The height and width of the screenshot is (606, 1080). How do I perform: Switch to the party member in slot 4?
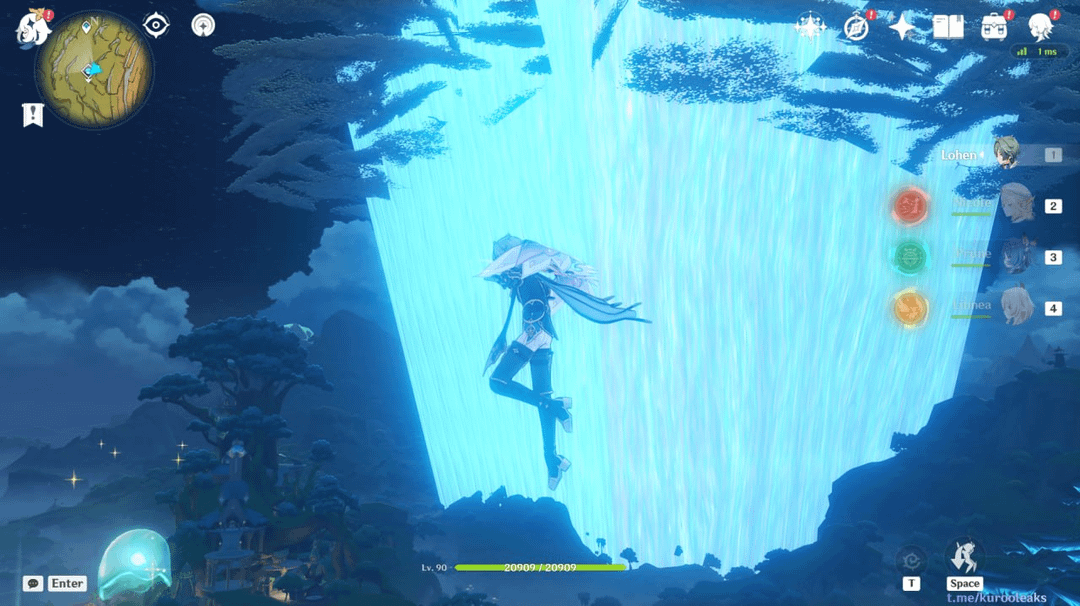click(x=1015, y=308)
